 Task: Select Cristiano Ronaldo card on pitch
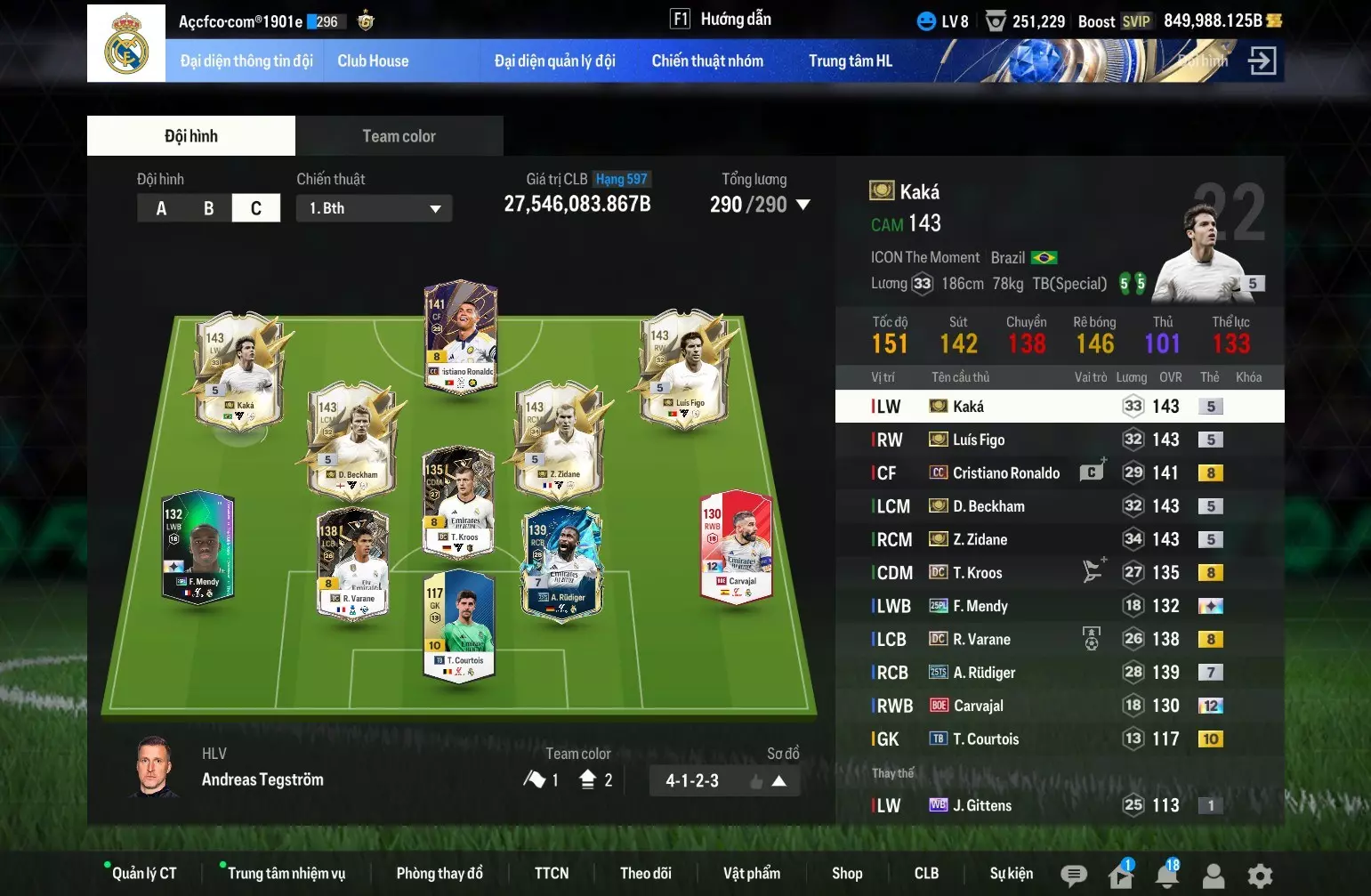coord(461,338)
